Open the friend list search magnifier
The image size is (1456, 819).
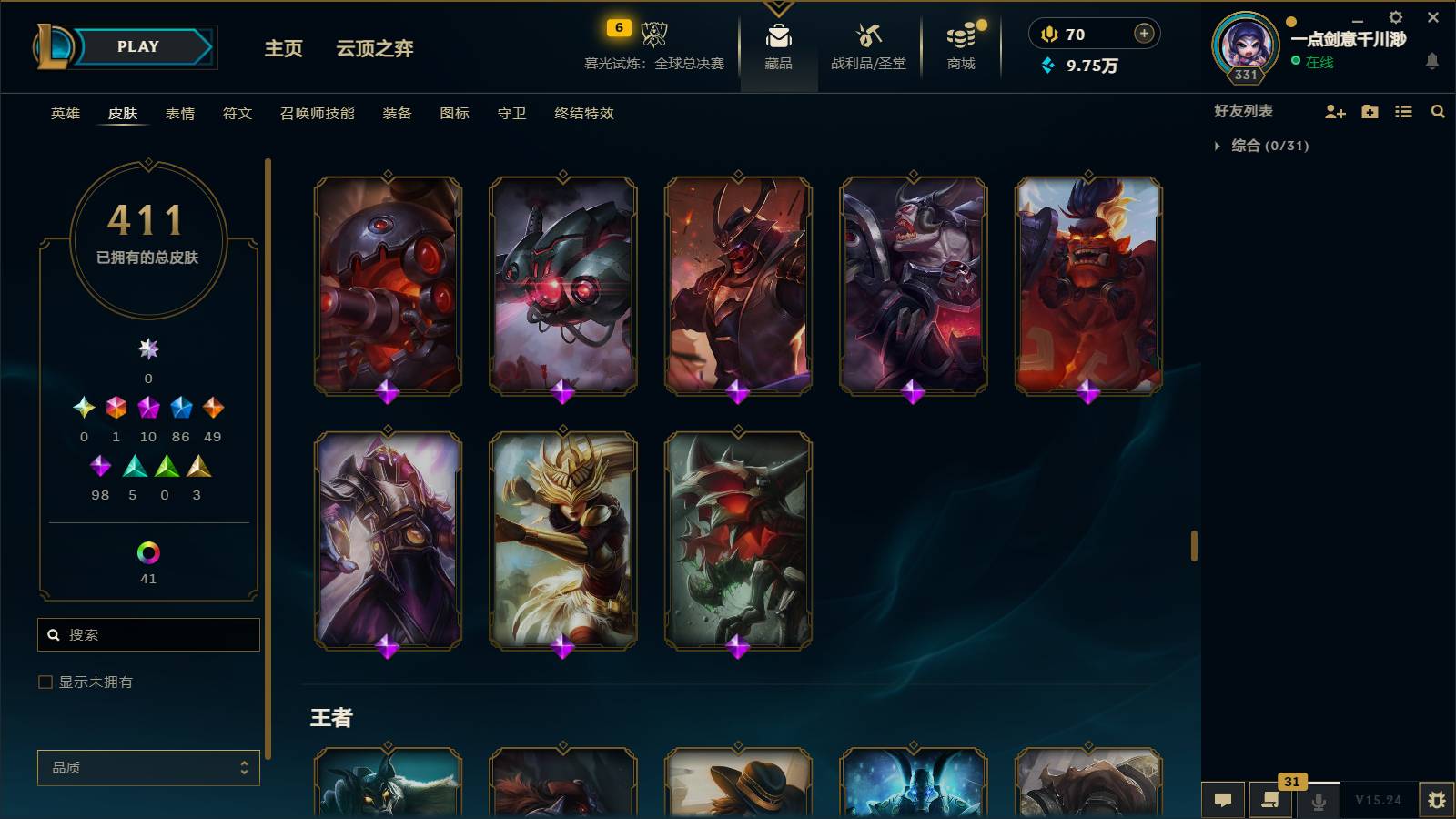(1438, 112)
